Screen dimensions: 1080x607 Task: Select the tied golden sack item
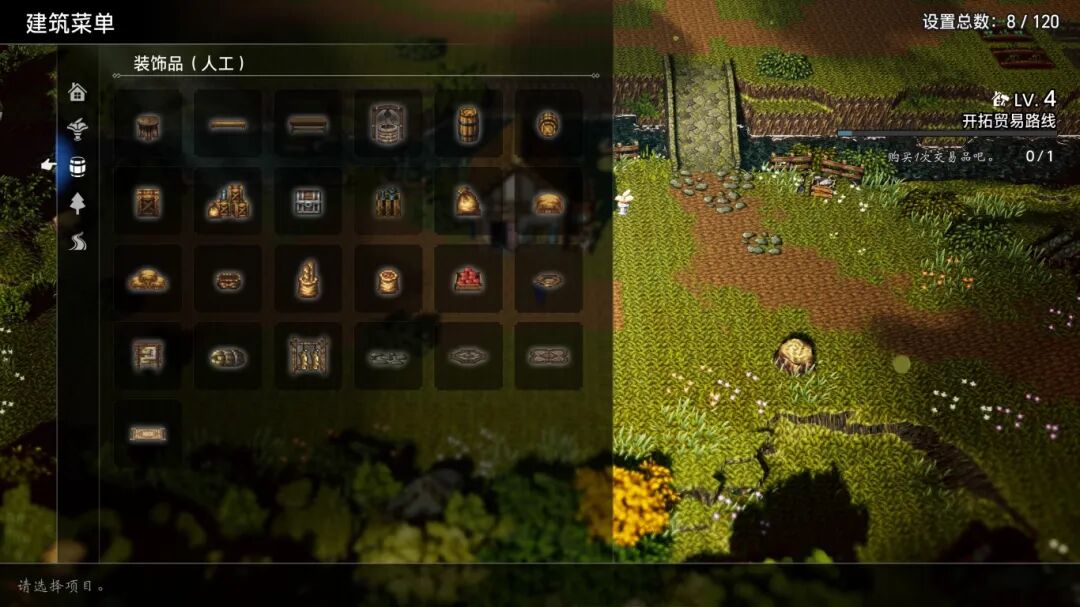coord(468,202)
